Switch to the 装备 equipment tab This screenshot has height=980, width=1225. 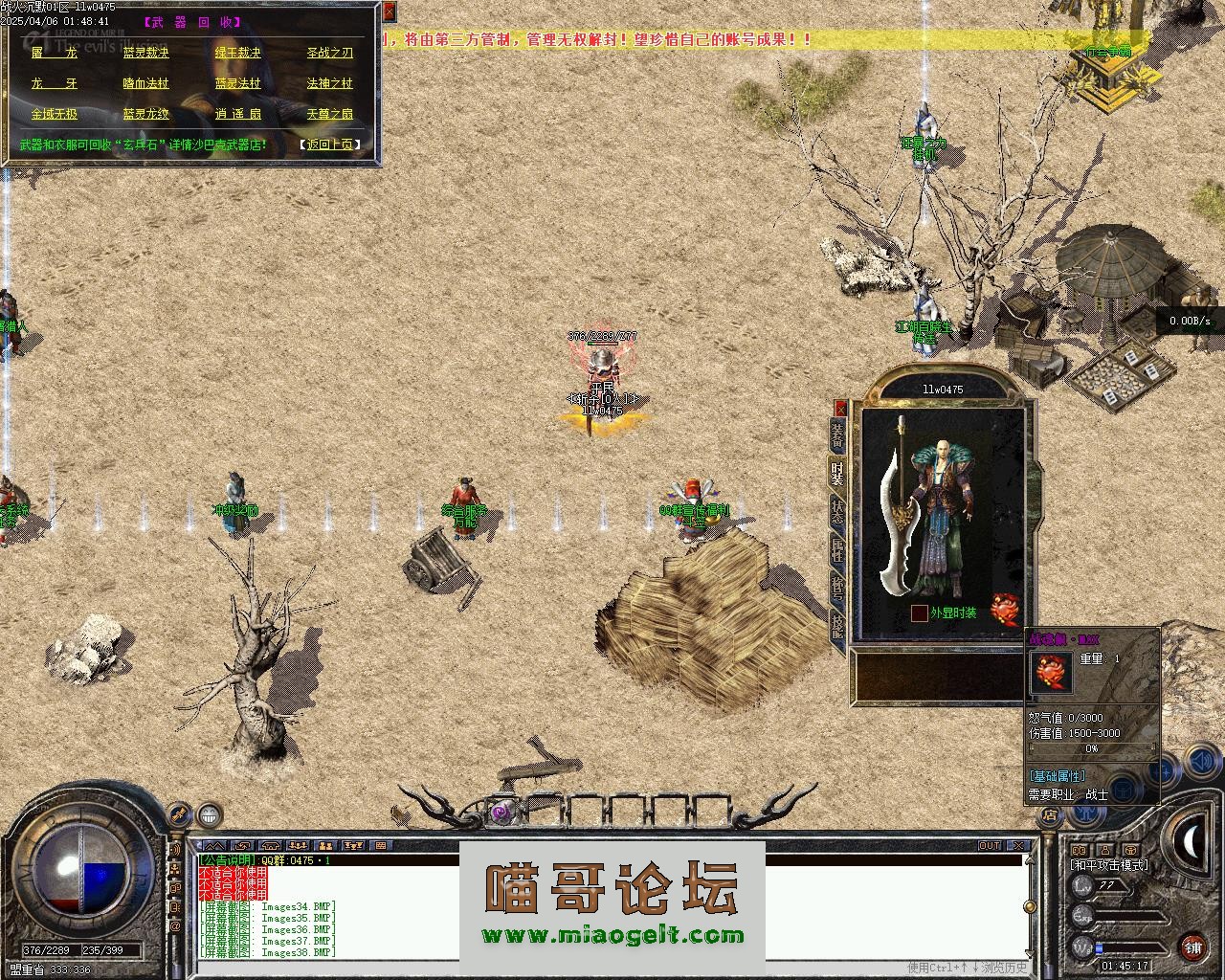pos(837,435)
